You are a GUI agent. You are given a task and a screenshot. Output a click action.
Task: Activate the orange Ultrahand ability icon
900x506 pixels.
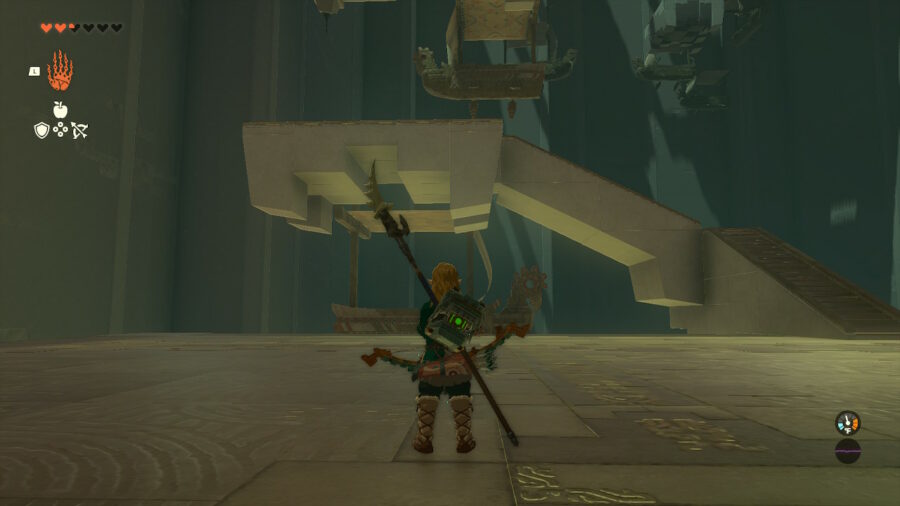(x=60, y=71)
